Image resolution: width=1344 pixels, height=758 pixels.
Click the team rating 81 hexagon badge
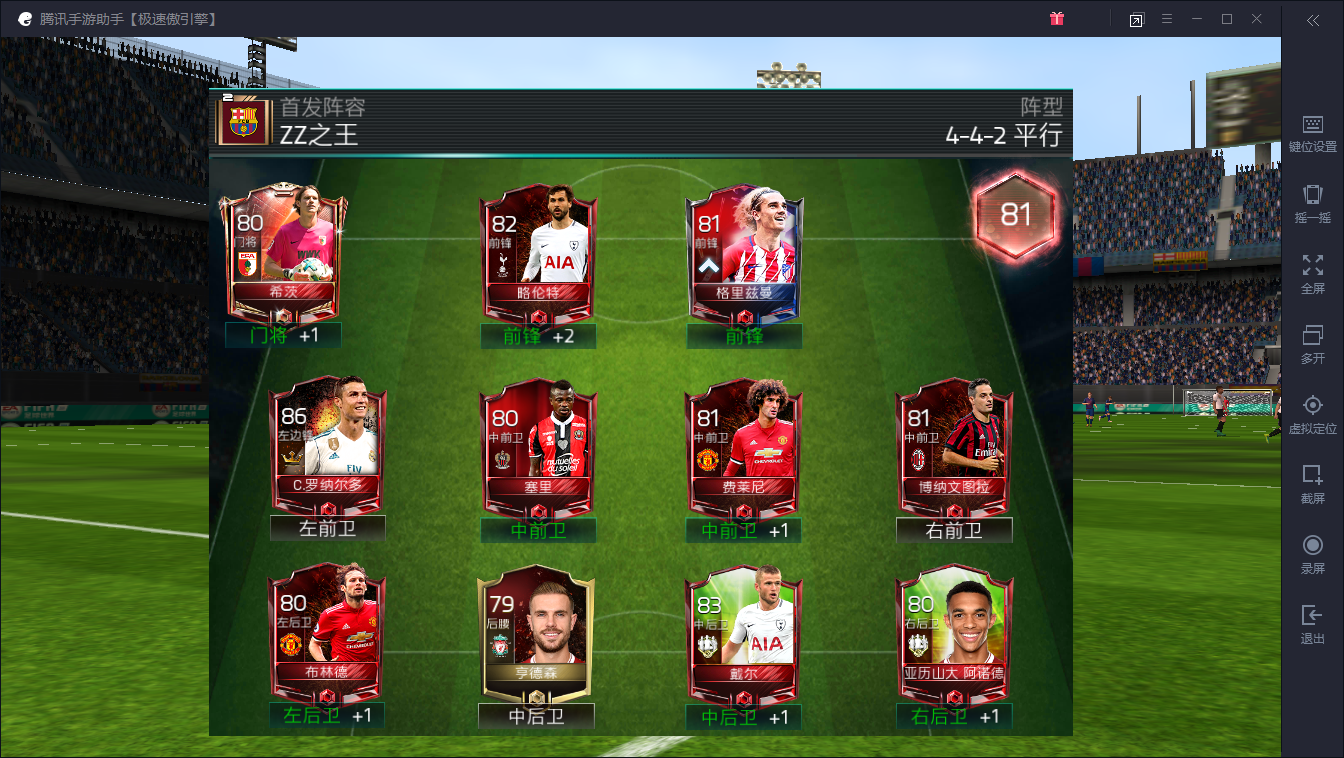point(1016,216)
